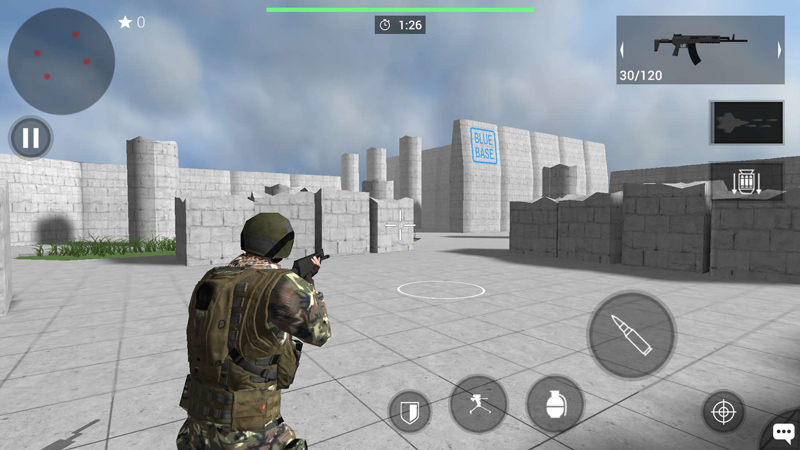Switch to the previous weapon arrow
Image resolution: width=800 pixels, height=450 pixels.
622,49
